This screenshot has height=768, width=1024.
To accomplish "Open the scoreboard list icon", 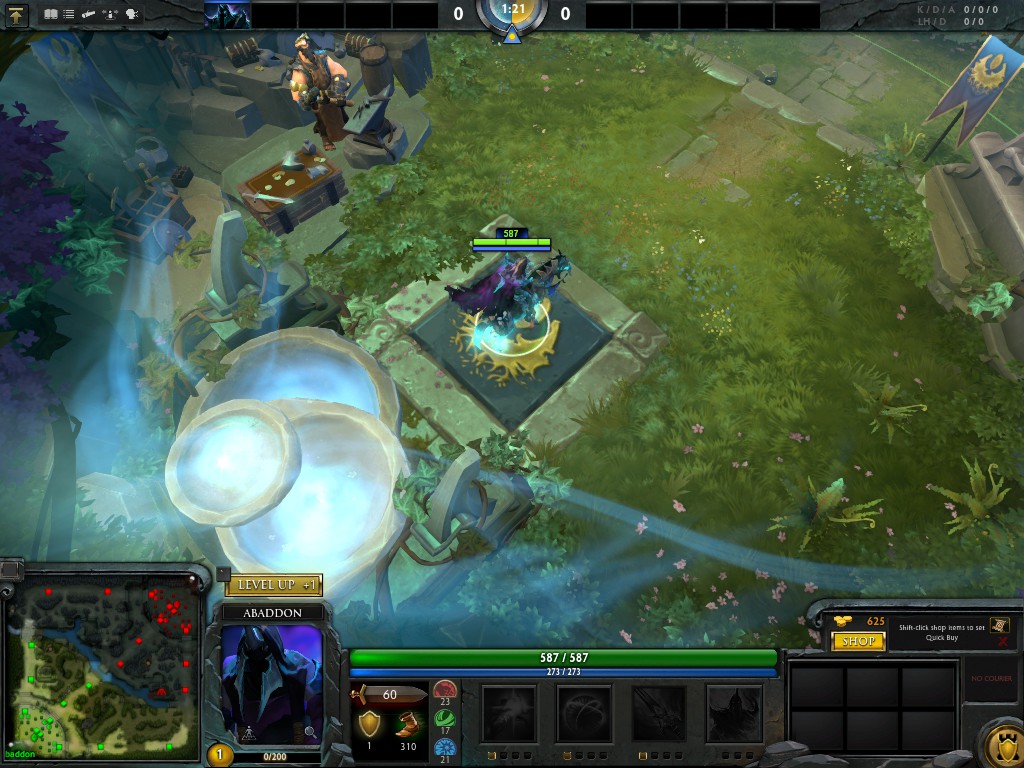I will click(x=69, y=15).
